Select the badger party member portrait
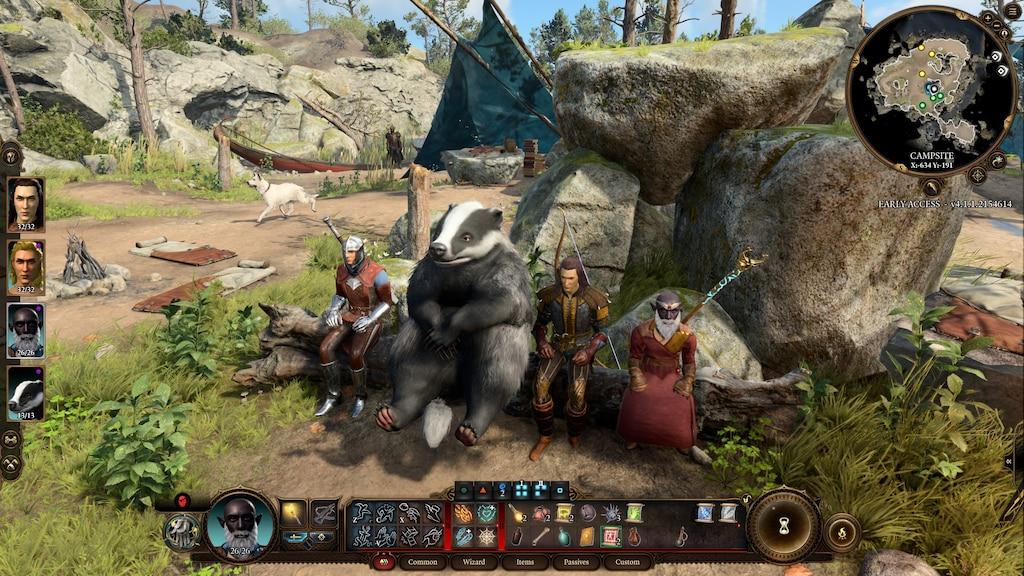Screen dimensions: 1024x576 (x=25, y=392)
